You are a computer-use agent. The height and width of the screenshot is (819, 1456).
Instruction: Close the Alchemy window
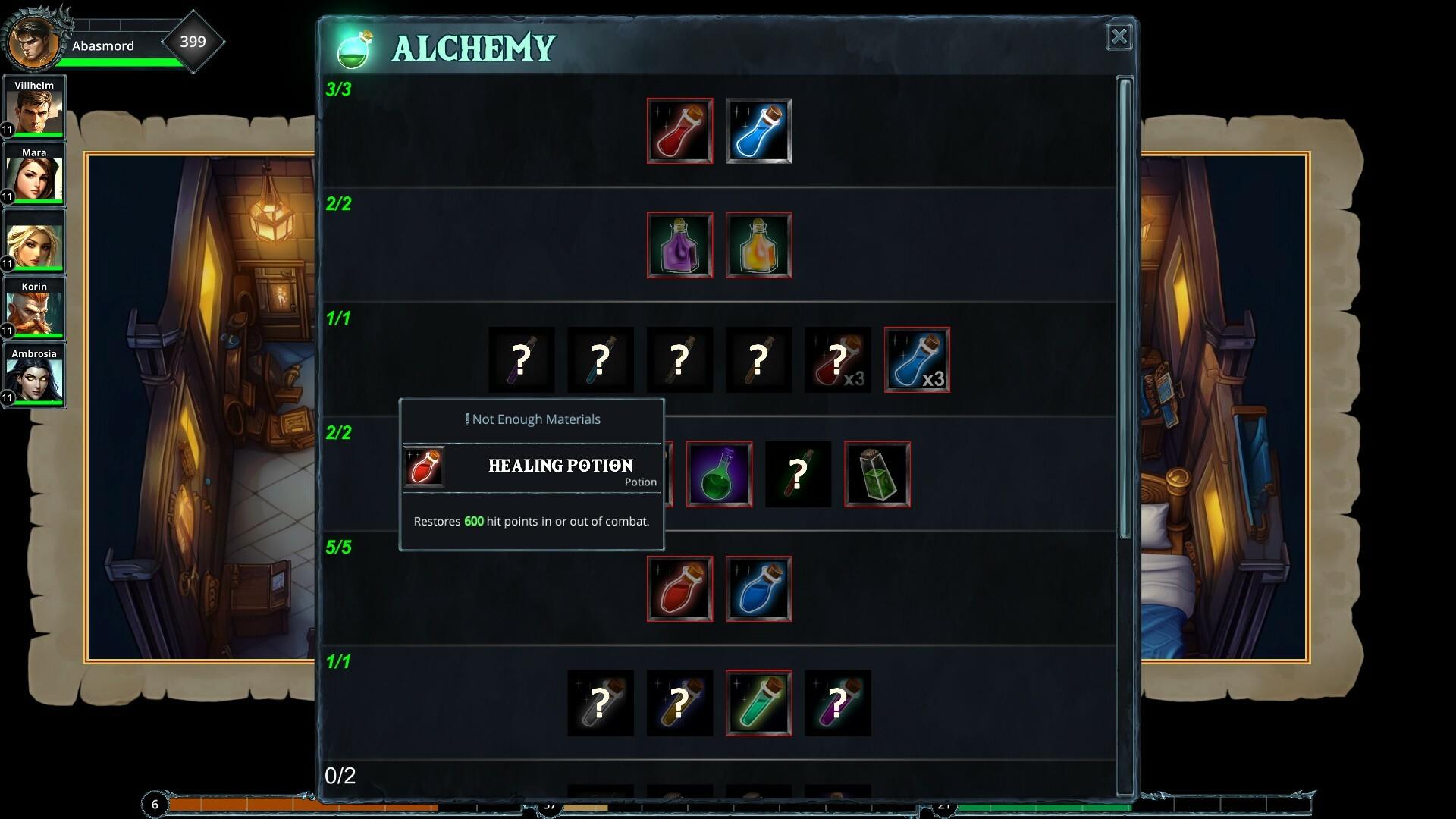click(1119, 37)
